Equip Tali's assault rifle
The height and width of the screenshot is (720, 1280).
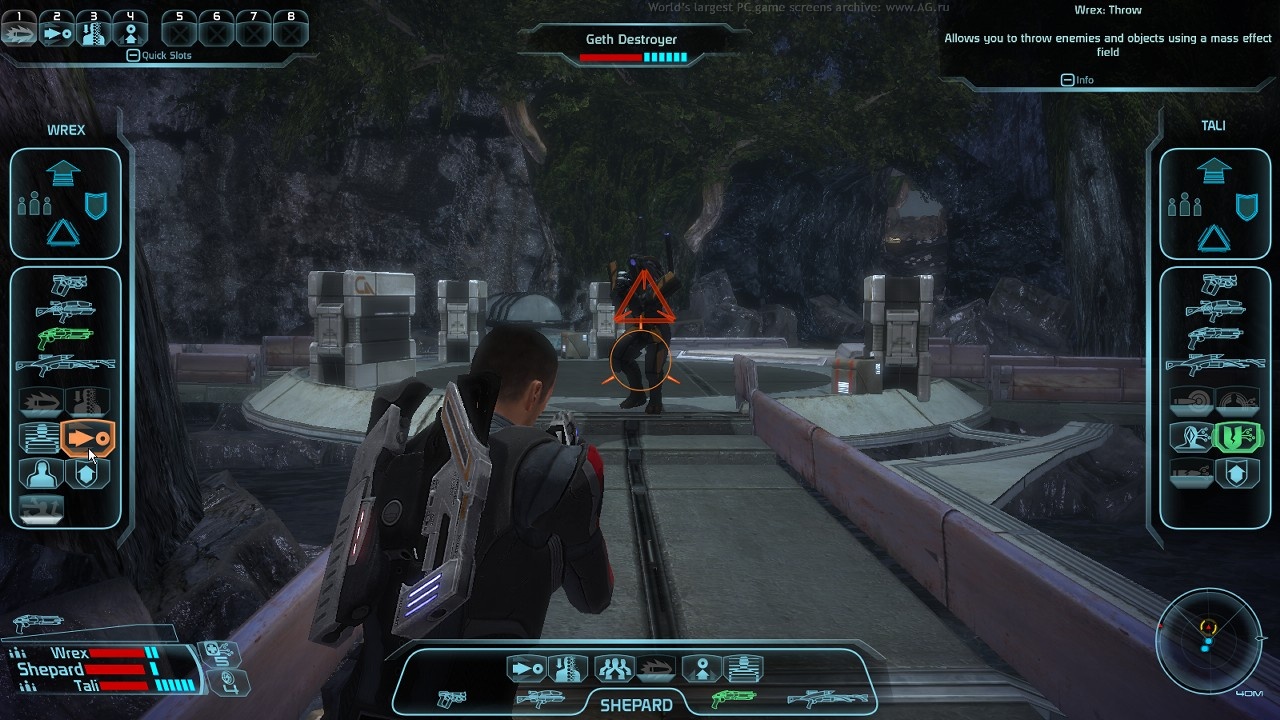(x=1214, y=310)
